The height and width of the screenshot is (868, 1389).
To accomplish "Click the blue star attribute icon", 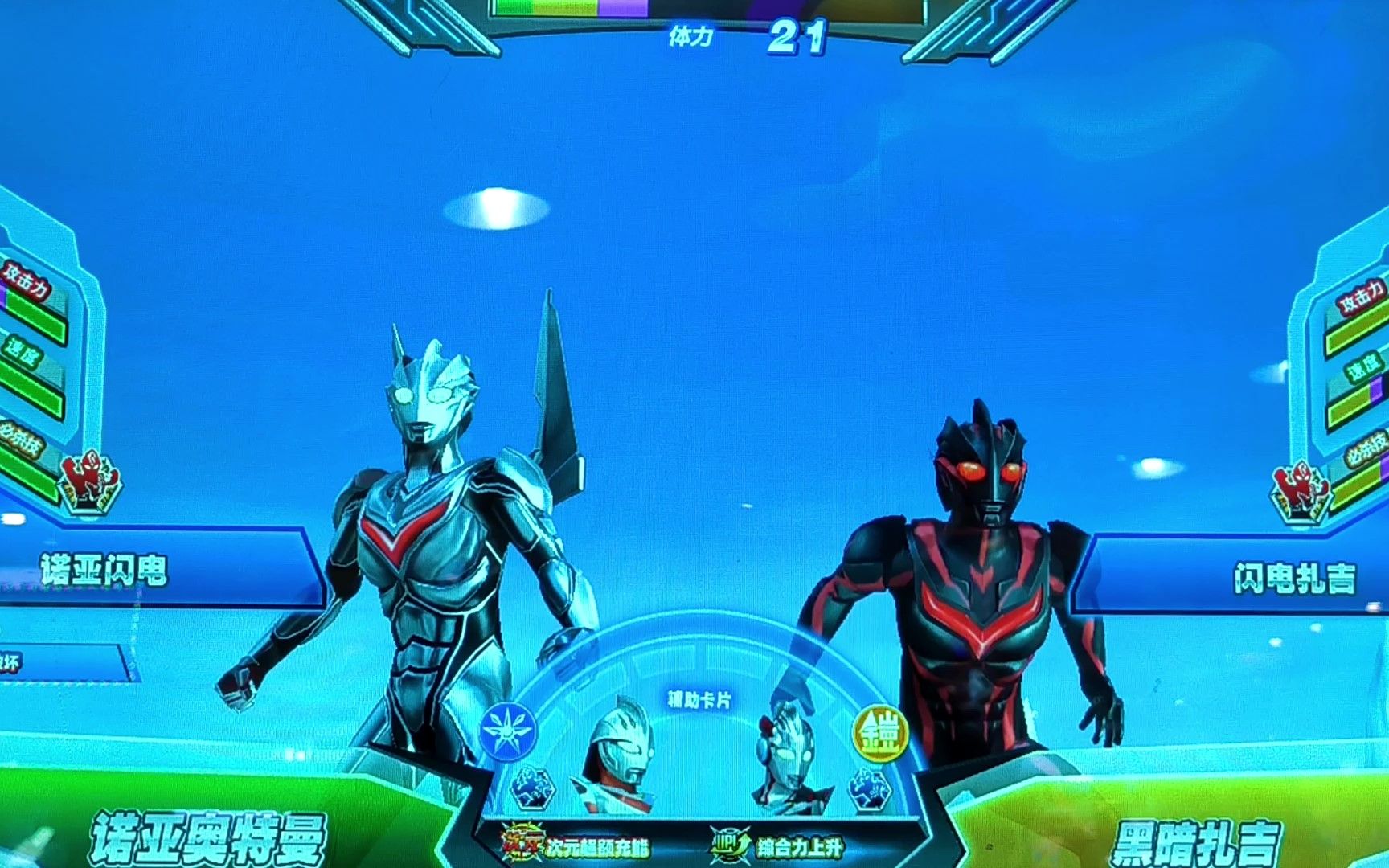I will click(x=508, y=731).
